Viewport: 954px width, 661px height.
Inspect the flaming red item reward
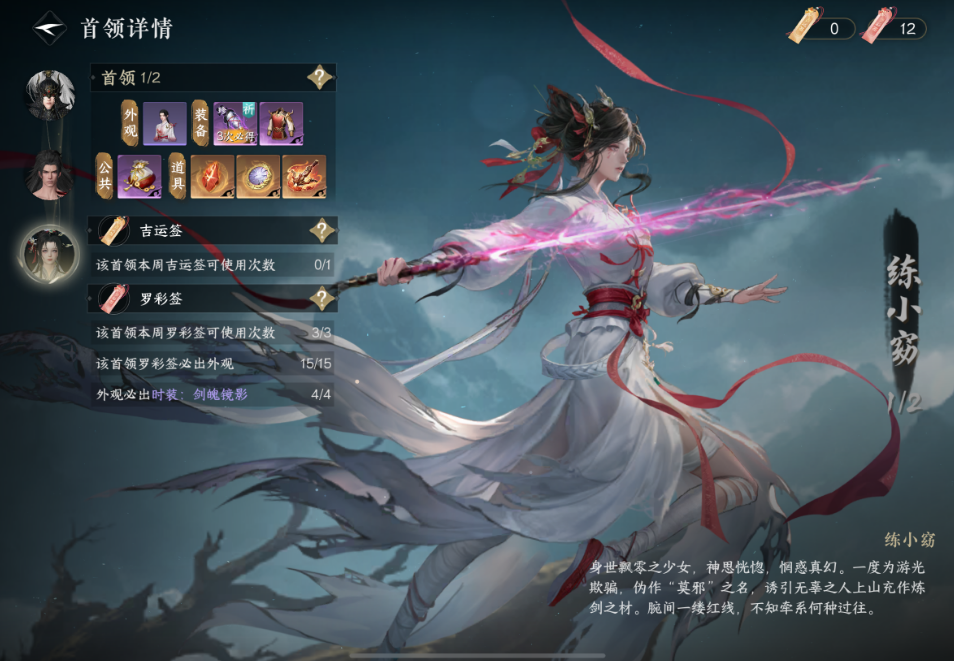pyautogui.click(x=304, y=176)
